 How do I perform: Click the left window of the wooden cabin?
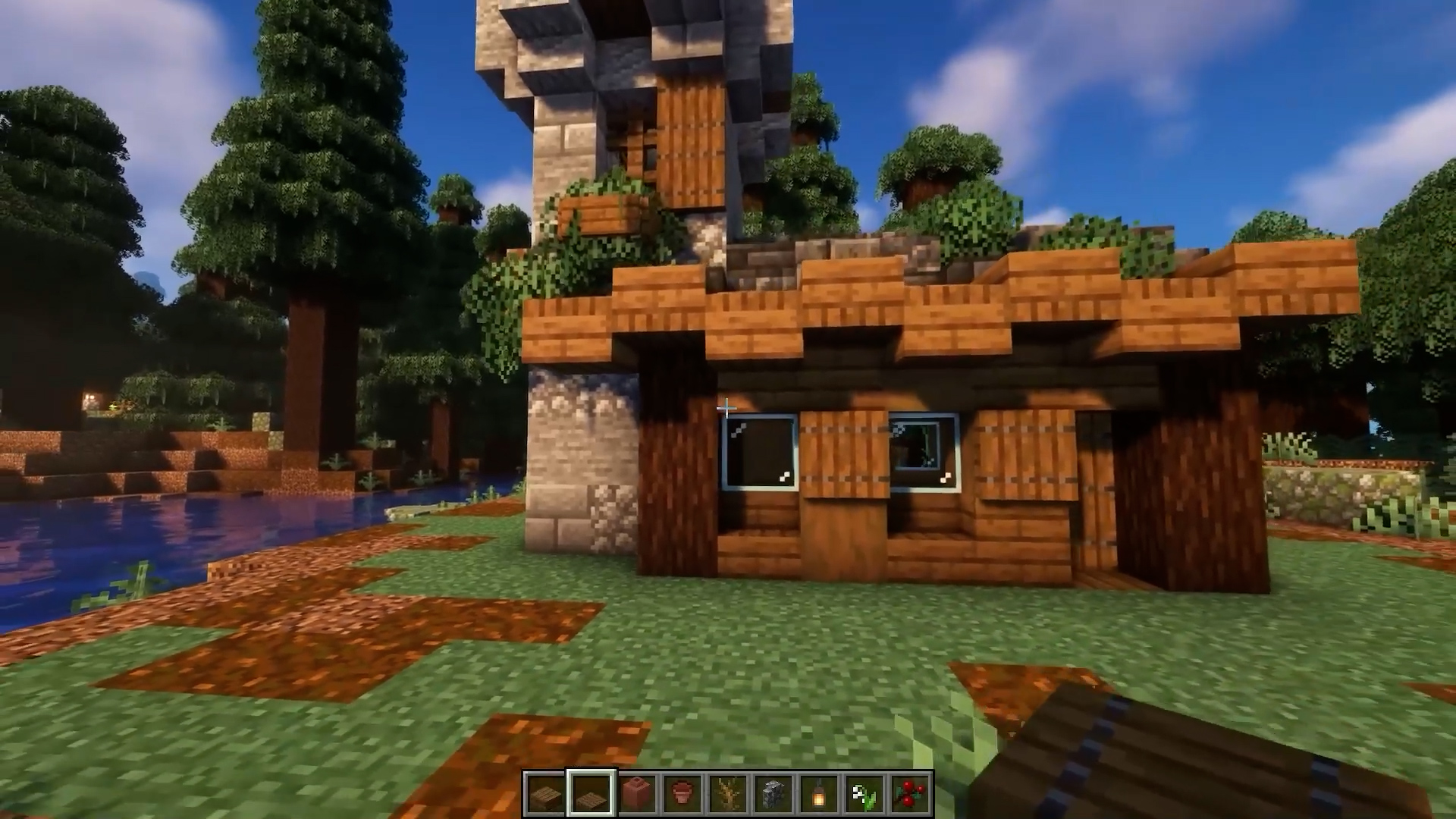(x=758, y=455)
